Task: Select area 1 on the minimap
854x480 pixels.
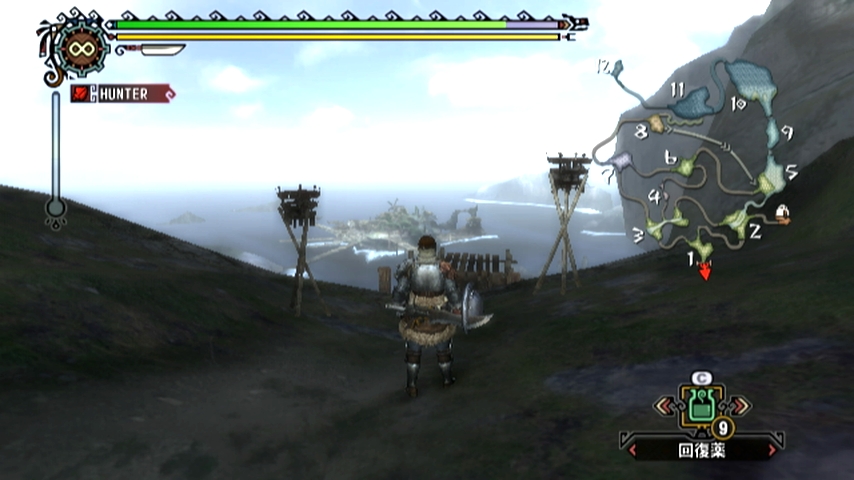Action: (701, 246)
